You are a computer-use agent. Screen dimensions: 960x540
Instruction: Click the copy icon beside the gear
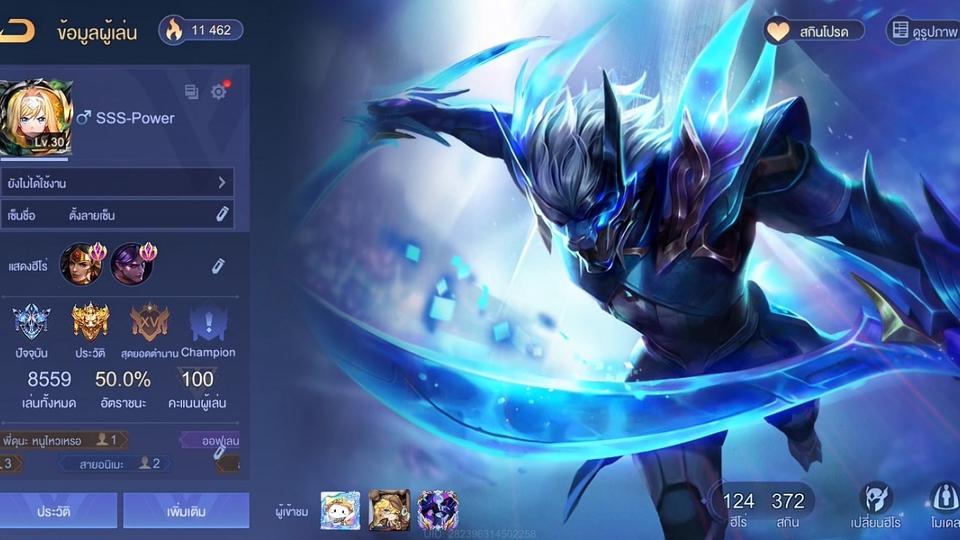tap(192, 92)
